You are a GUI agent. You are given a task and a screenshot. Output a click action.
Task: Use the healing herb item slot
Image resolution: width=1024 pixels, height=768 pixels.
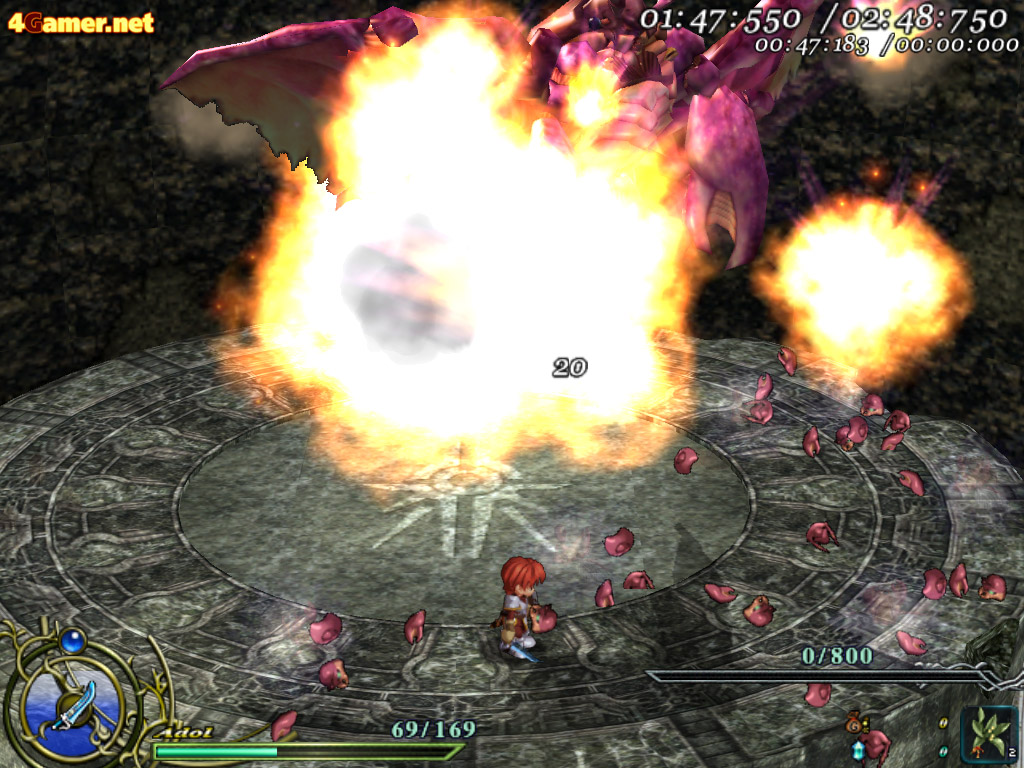(988, 733)
